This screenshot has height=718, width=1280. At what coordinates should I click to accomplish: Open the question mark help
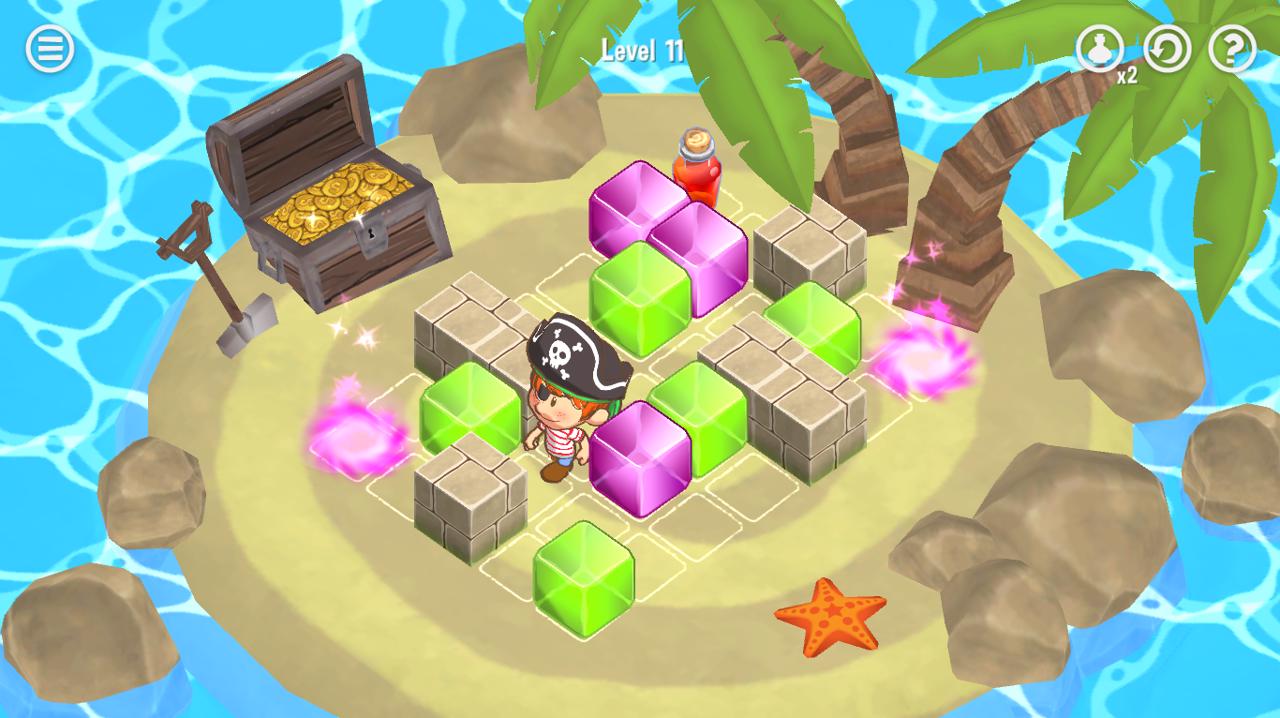[1232, 48]
